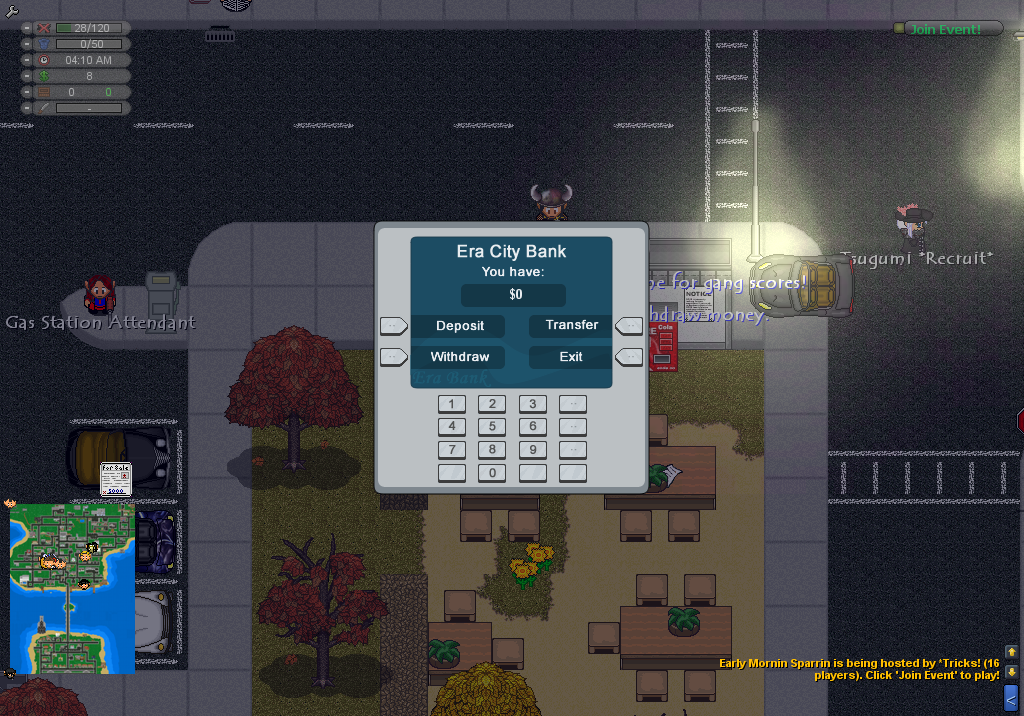Join the event via Join Event button
Viewport: 1024px width, 716px height.
click(945, 29)
